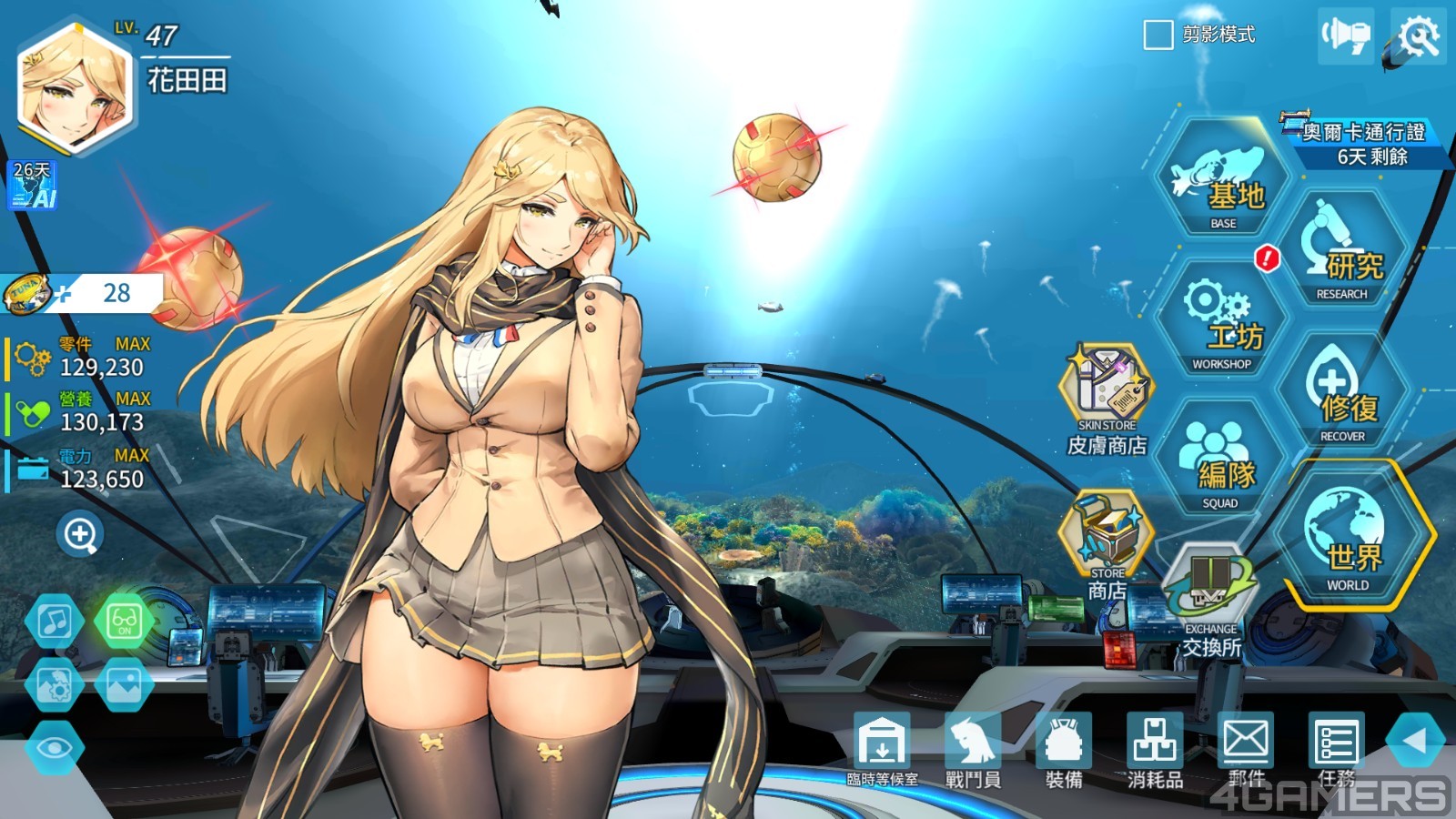This screenshot has width=1456, height=819.
Task: Open the Skin Store (皮膚商店)
Action: [1107, 397]
